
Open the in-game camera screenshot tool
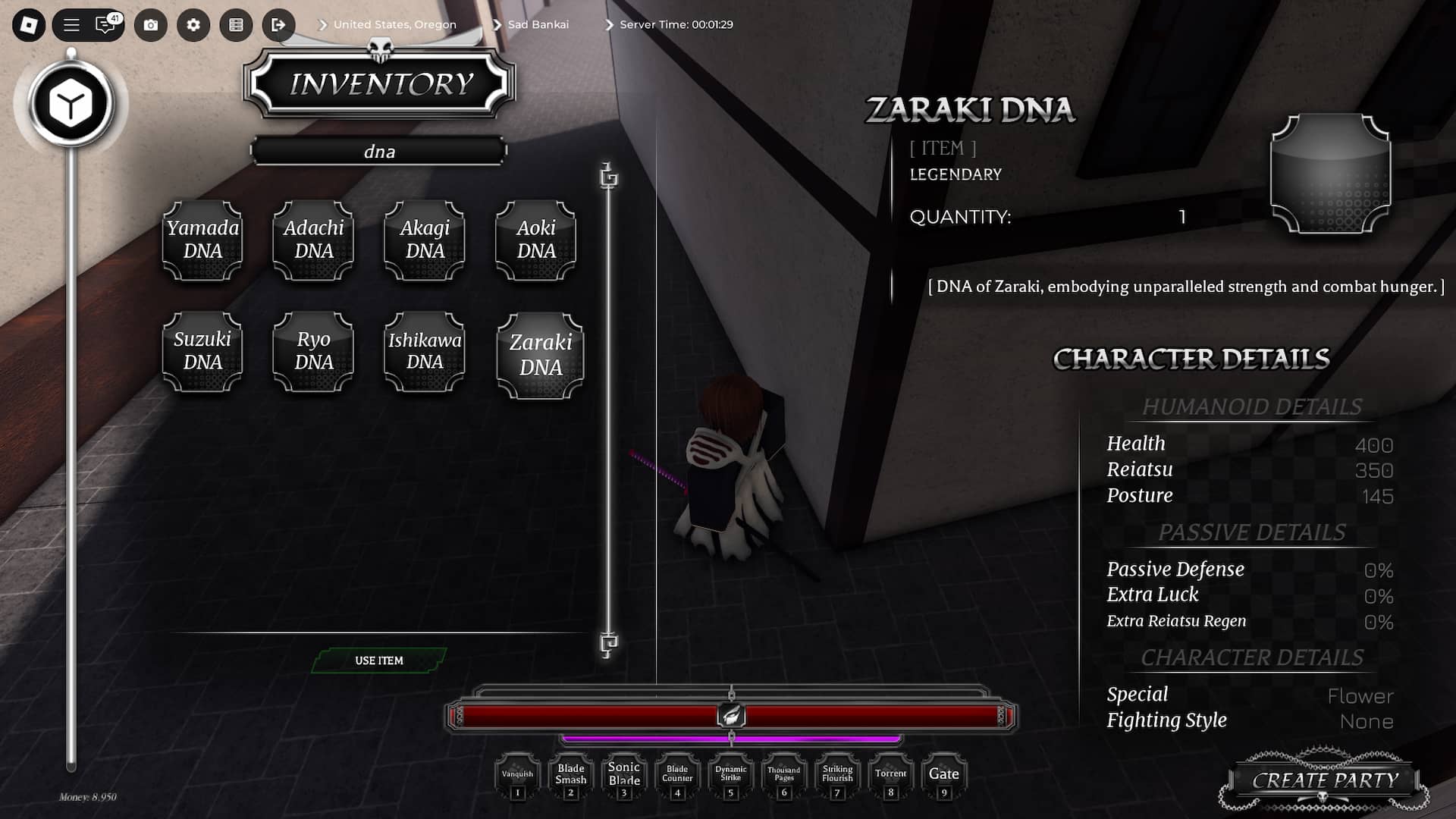click(151, 25)
